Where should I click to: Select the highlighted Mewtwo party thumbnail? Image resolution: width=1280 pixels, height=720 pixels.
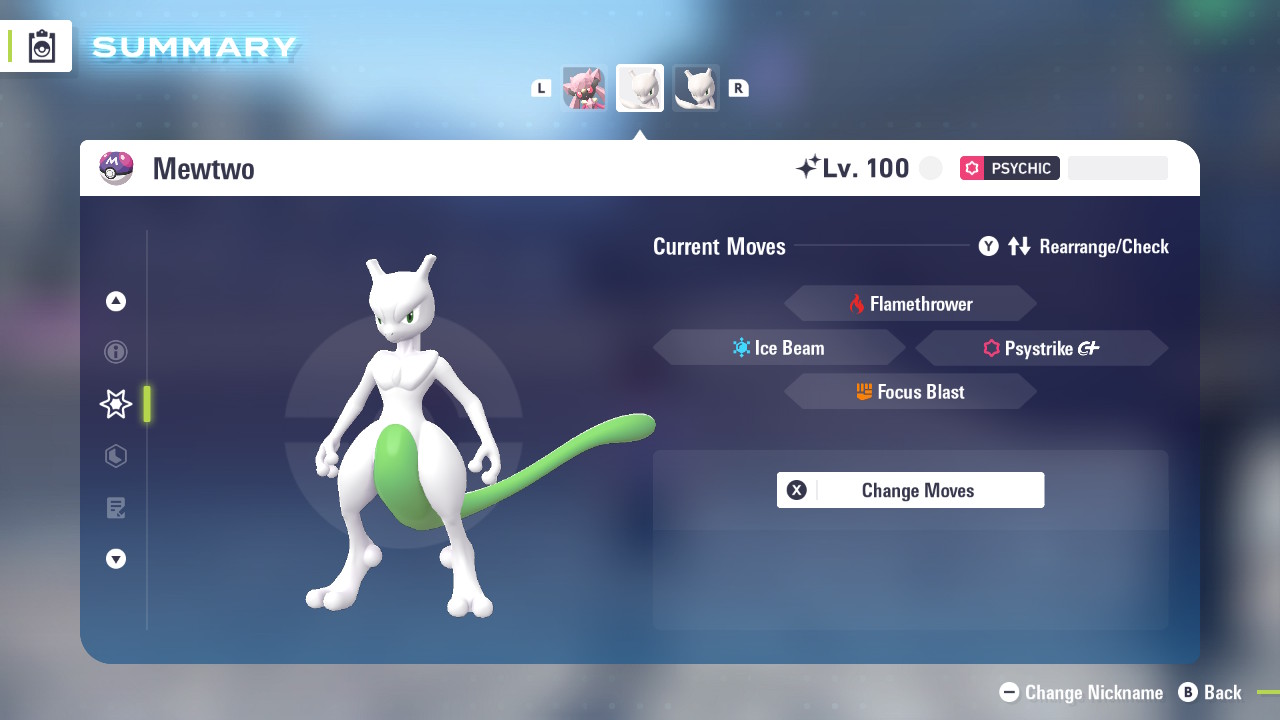pos(640,88)
